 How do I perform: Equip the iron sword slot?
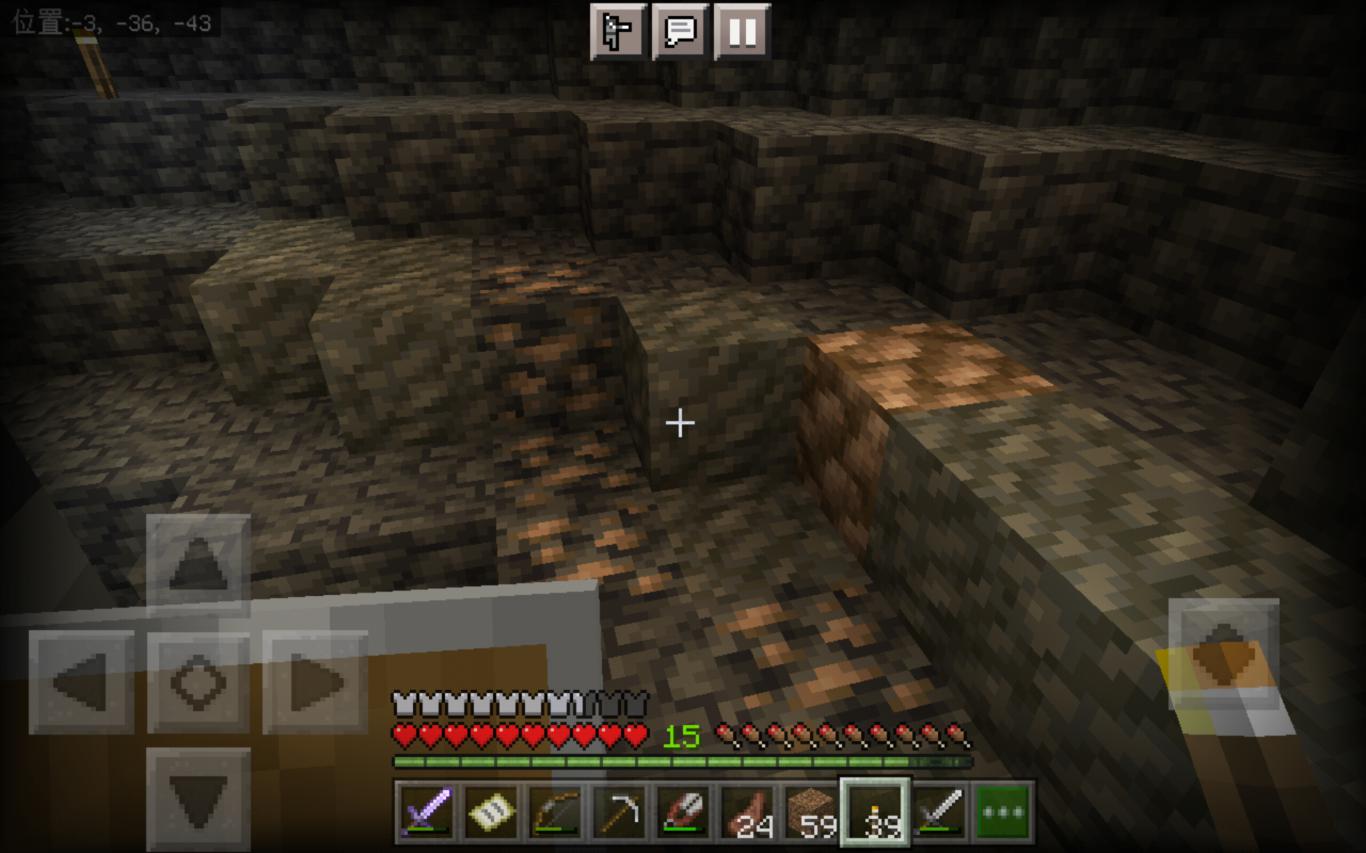939,811
